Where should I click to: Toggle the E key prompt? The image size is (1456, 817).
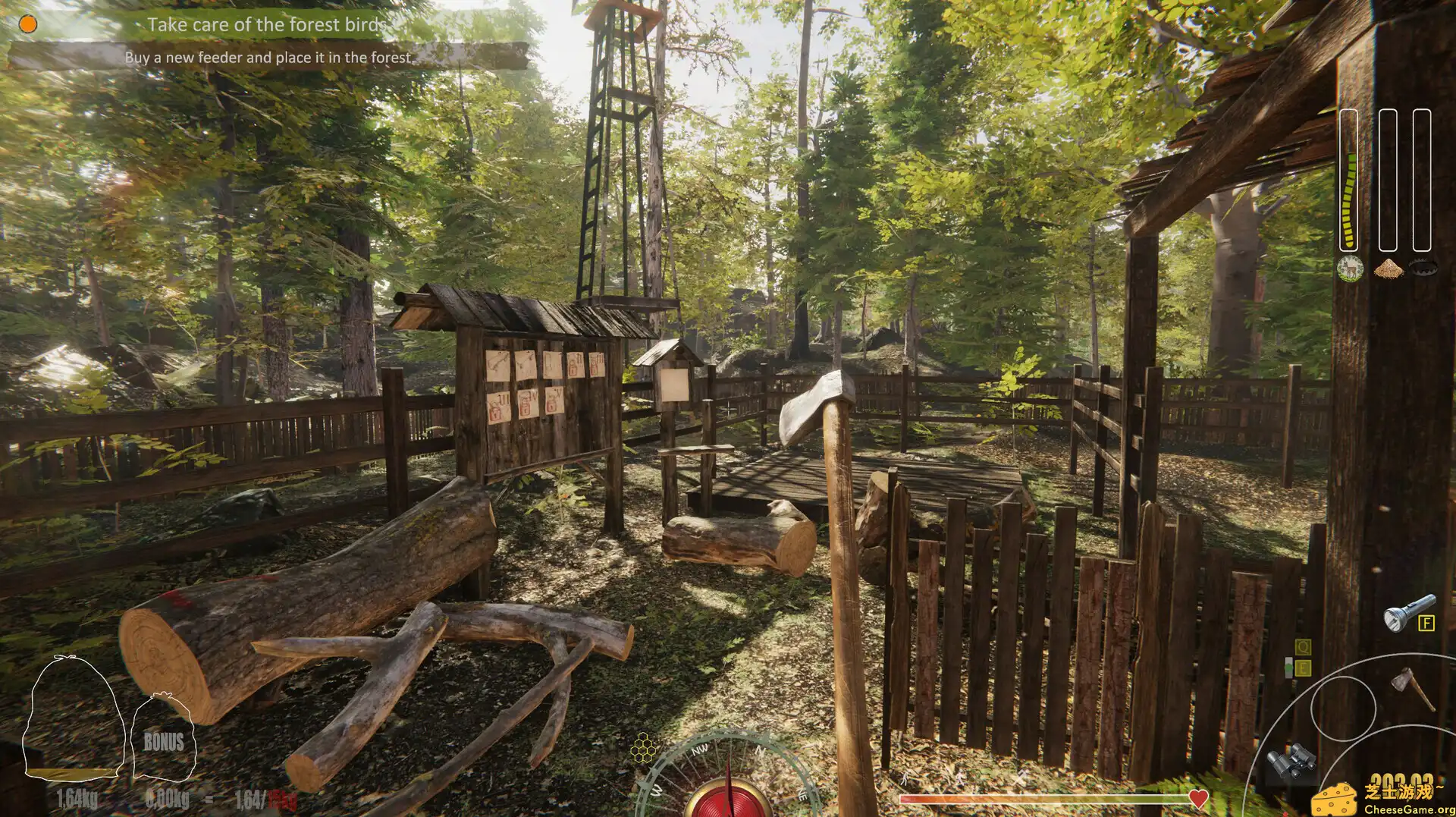(1303, 668)
